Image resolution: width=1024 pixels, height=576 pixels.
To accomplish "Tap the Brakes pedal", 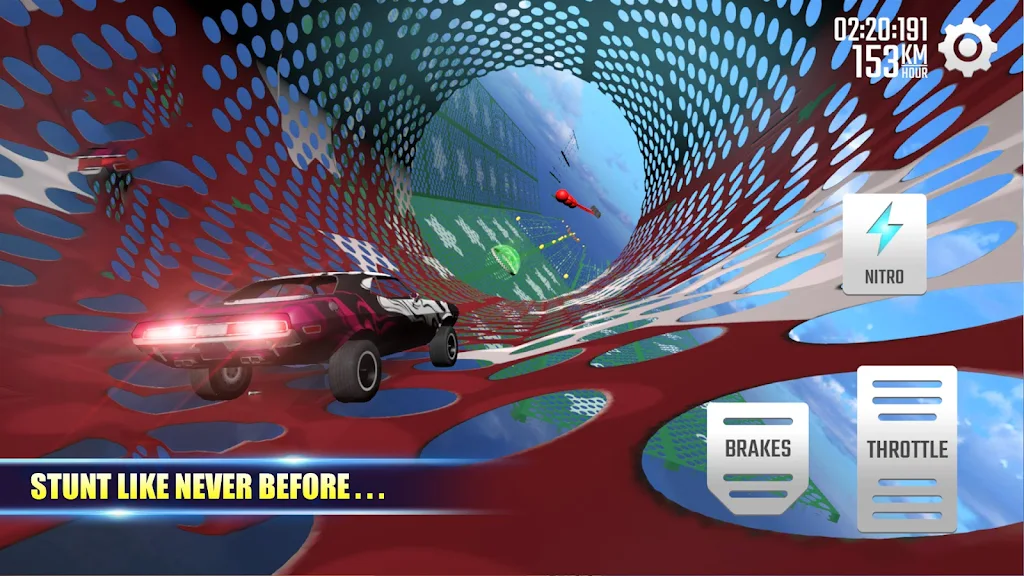I will (x=758, y=457).
